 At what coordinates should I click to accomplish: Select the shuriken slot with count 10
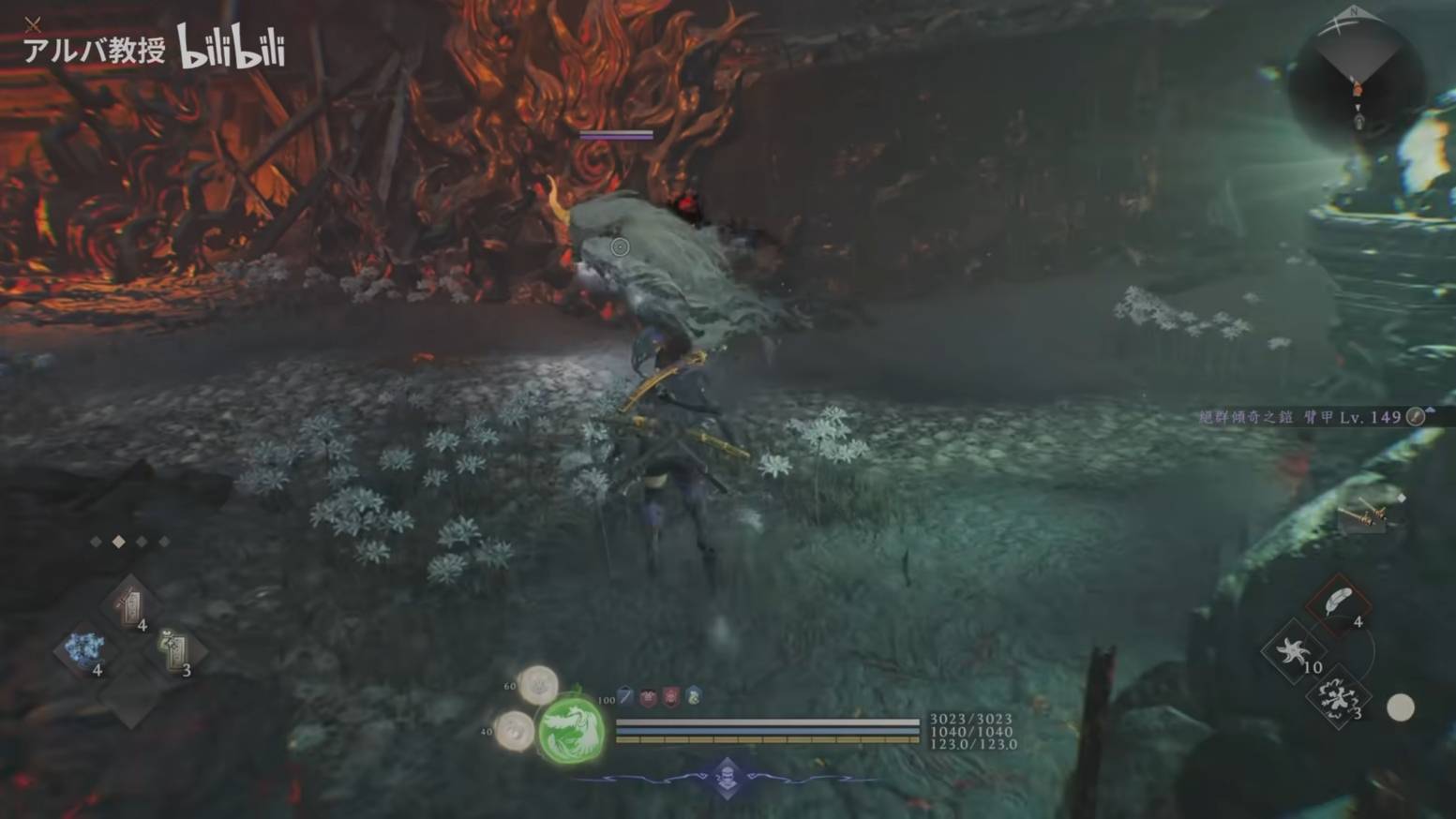click(1294, 650)
